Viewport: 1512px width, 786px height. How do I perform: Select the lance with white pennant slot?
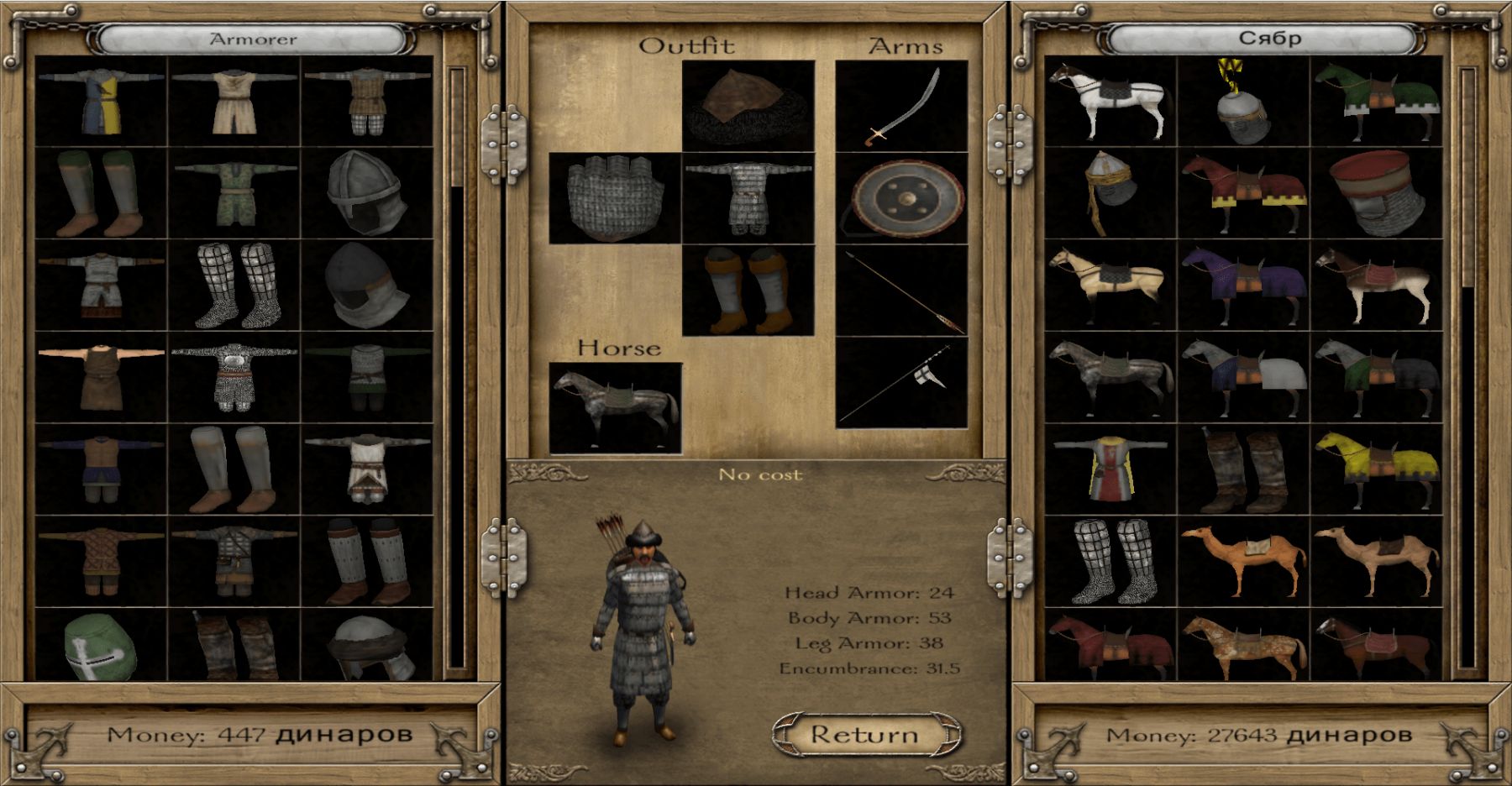901,383
